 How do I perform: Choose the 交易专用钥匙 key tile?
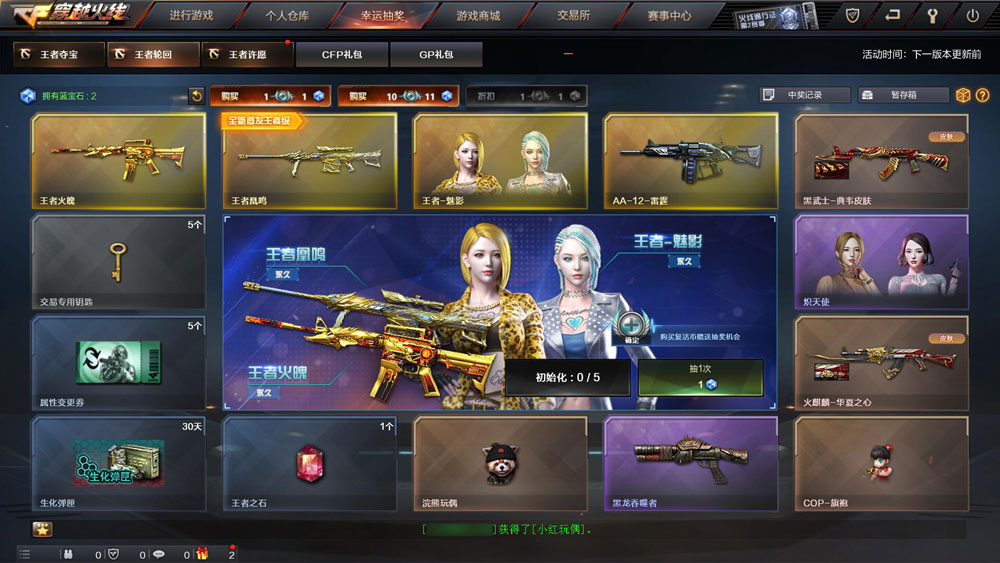[118, 262]
